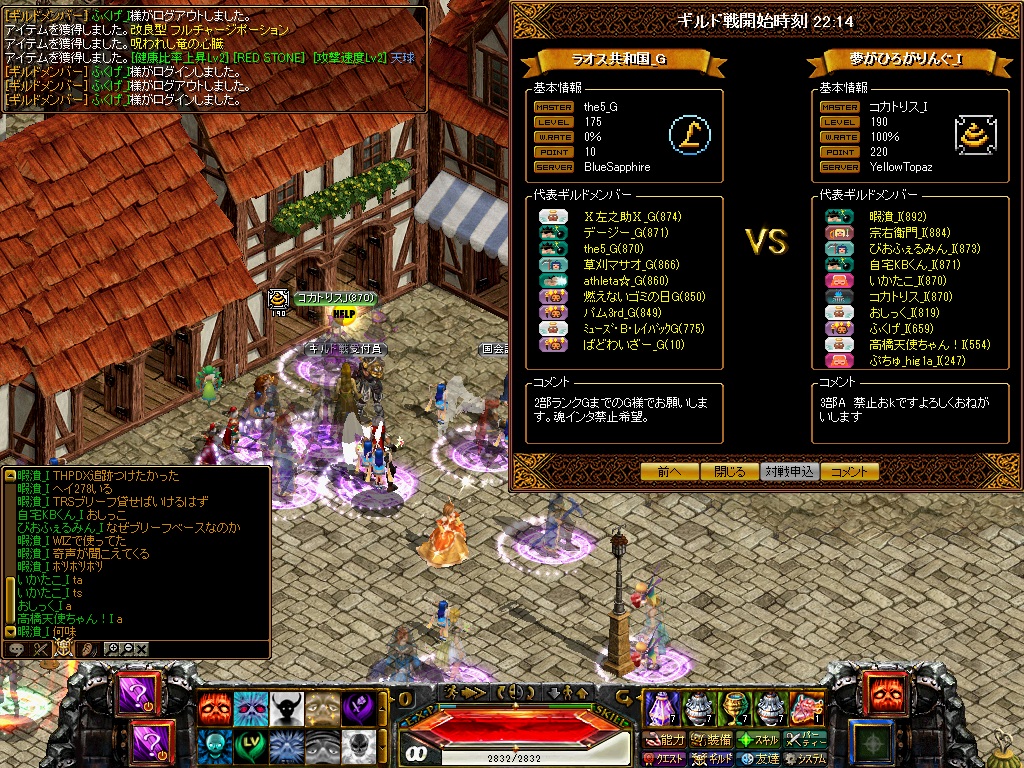This screenshot has height=768, width=1024.
Task: Select the green LV skill icon
Action: point(250,746)
